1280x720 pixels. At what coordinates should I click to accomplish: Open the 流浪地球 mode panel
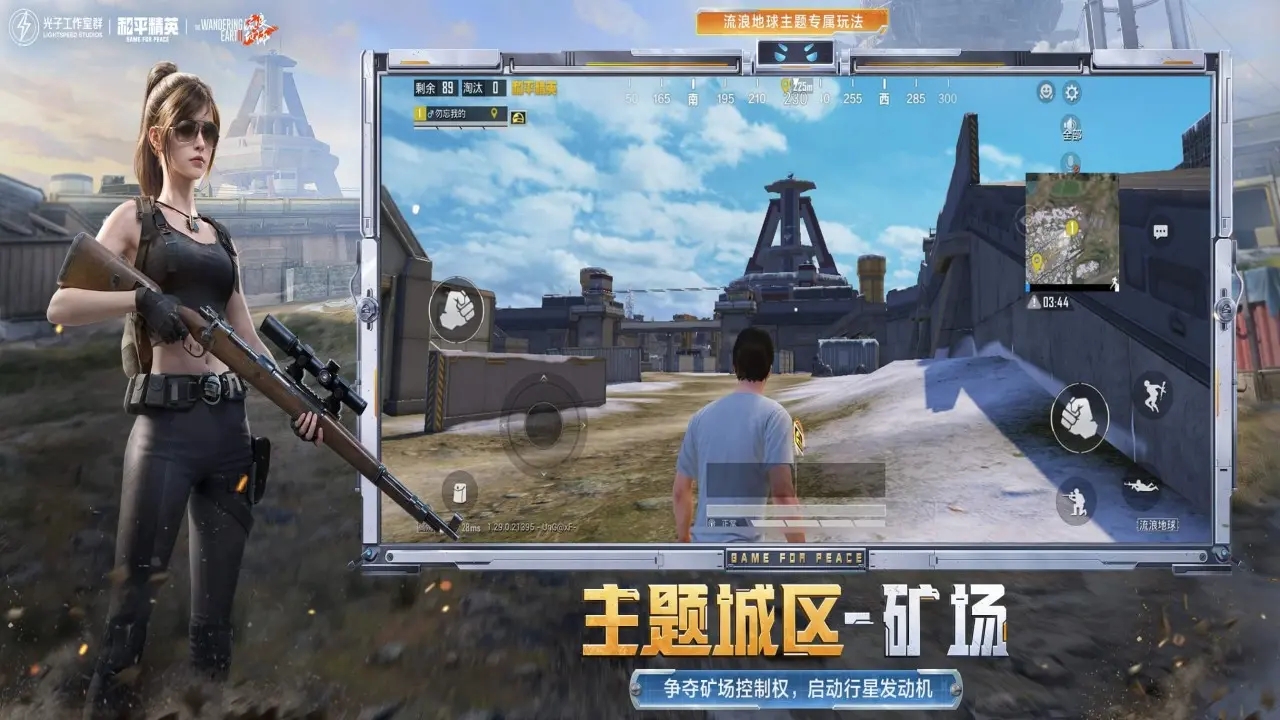click(1159, 524)
